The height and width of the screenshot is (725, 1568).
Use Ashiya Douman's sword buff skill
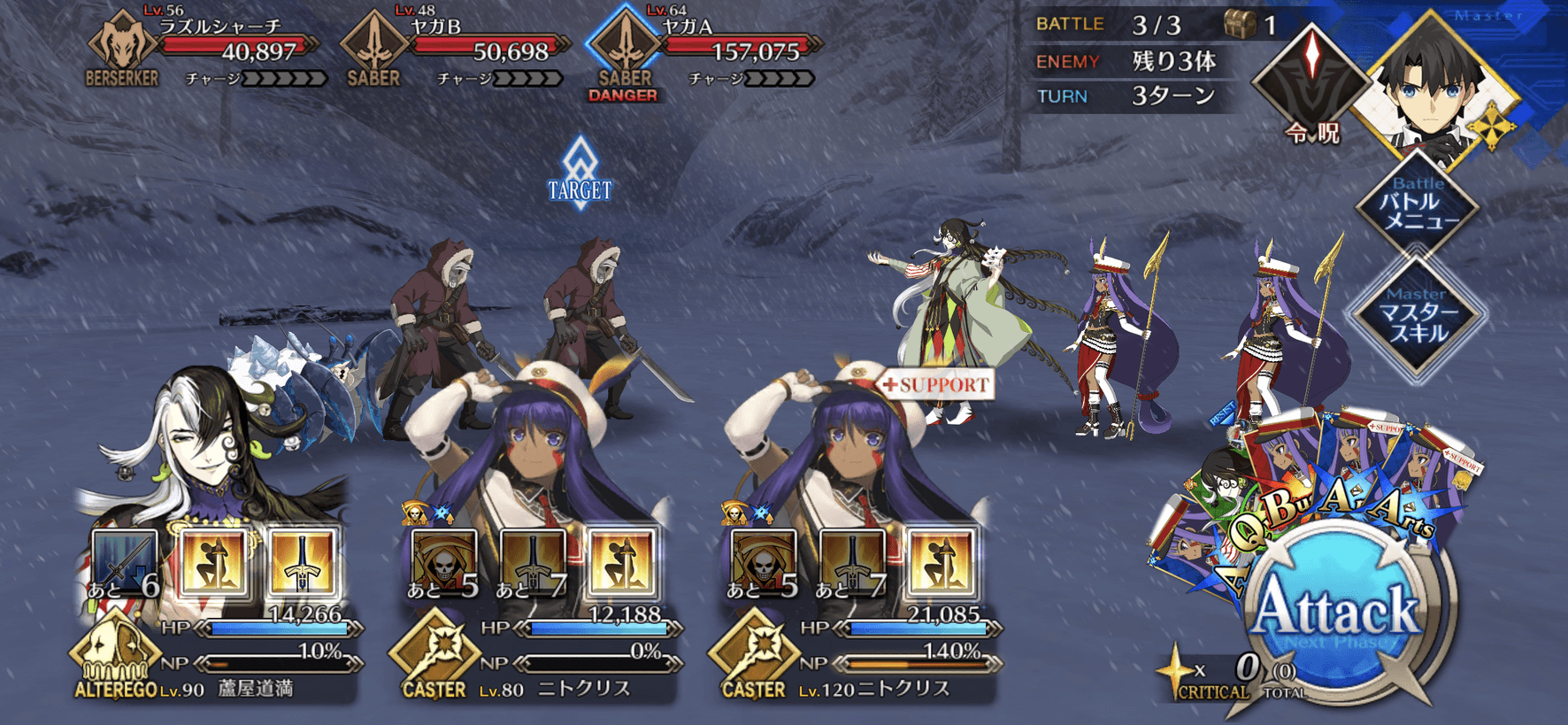(303, 561)
